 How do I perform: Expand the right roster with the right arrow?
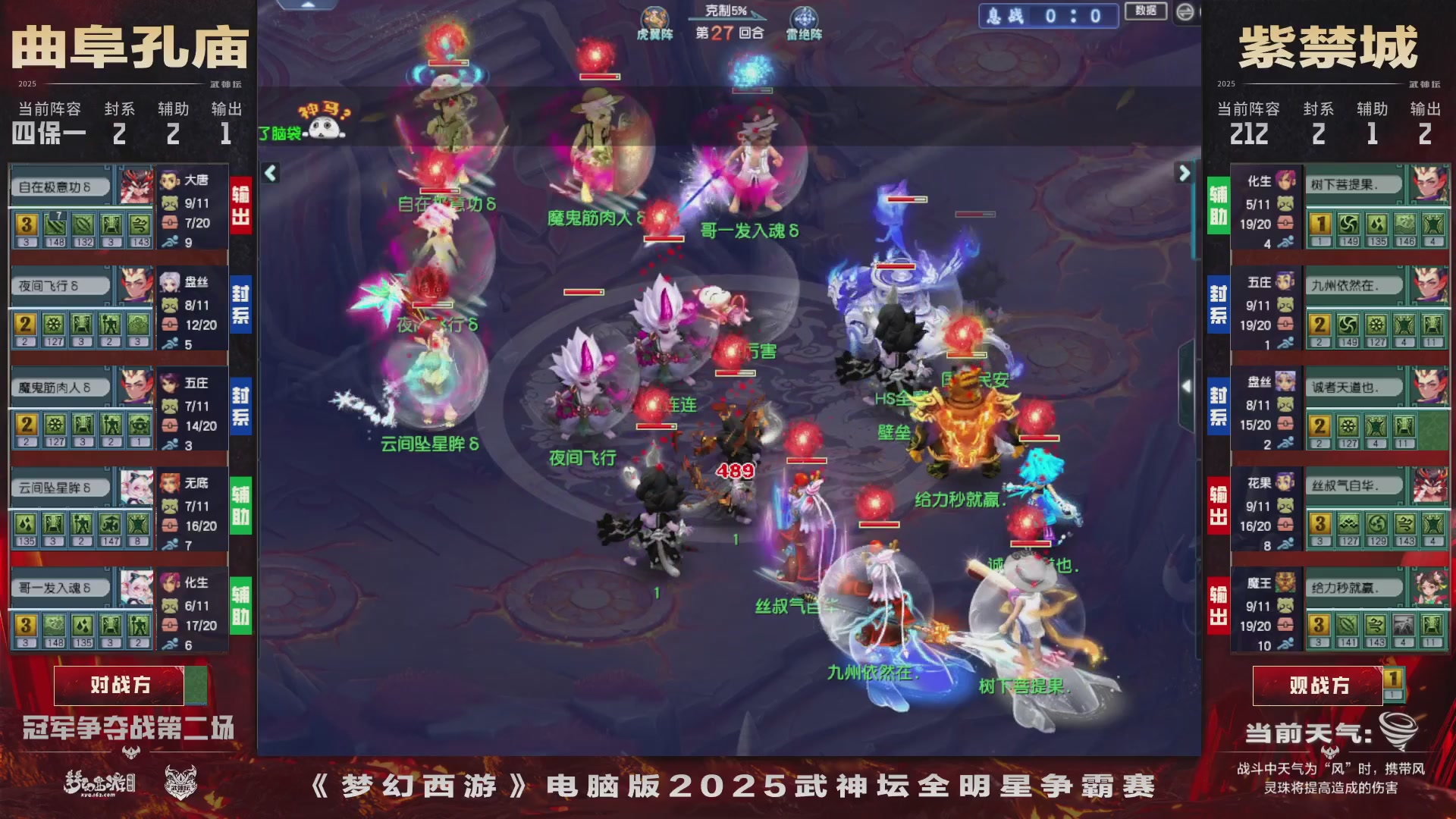pyautogui.click(x=1183, y=173)
